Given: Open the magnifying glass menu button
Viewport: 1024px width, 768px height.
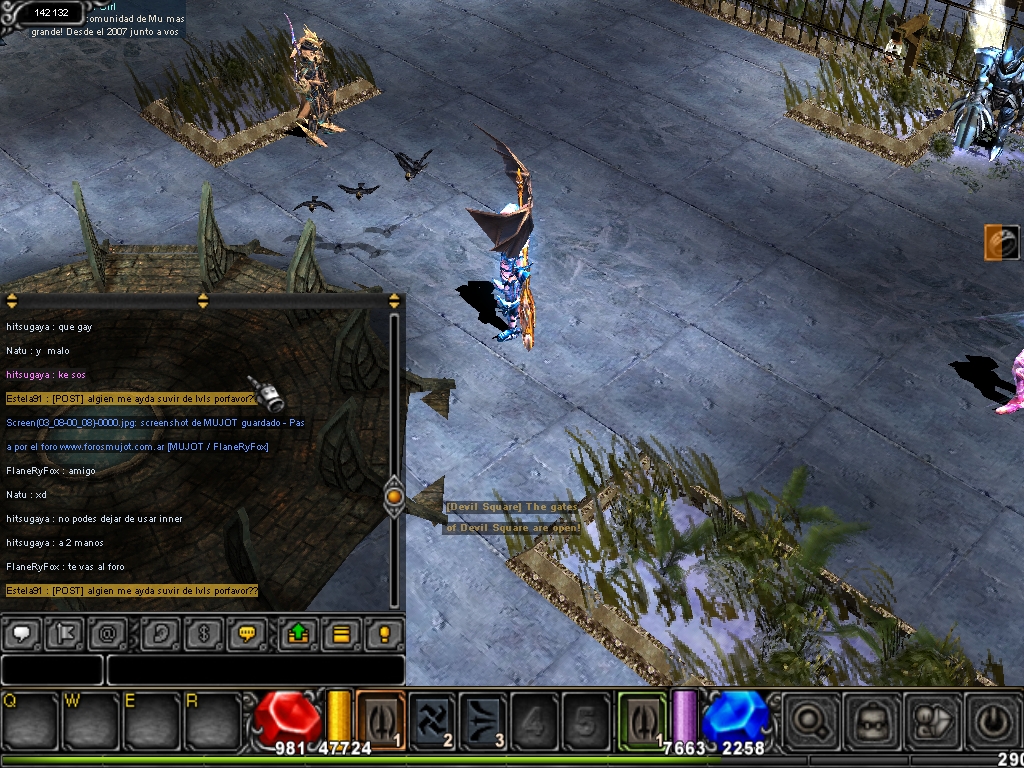Looking at the screenshot, I should pos(808,717).
